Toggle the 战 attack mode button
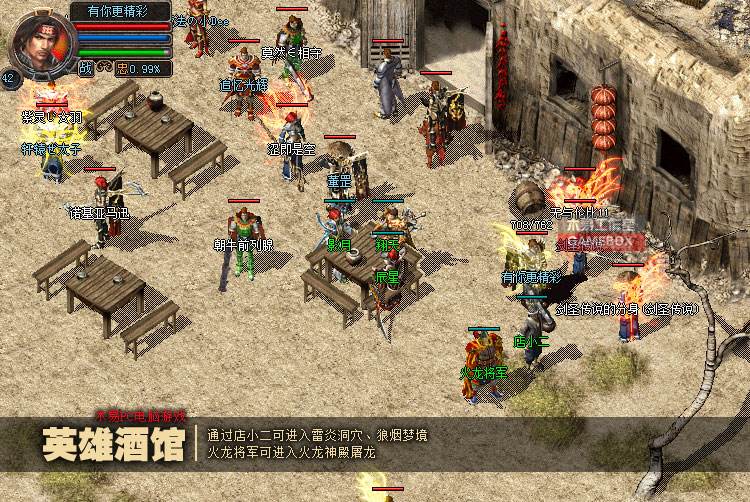750x502 pixels. coord(86,68)
